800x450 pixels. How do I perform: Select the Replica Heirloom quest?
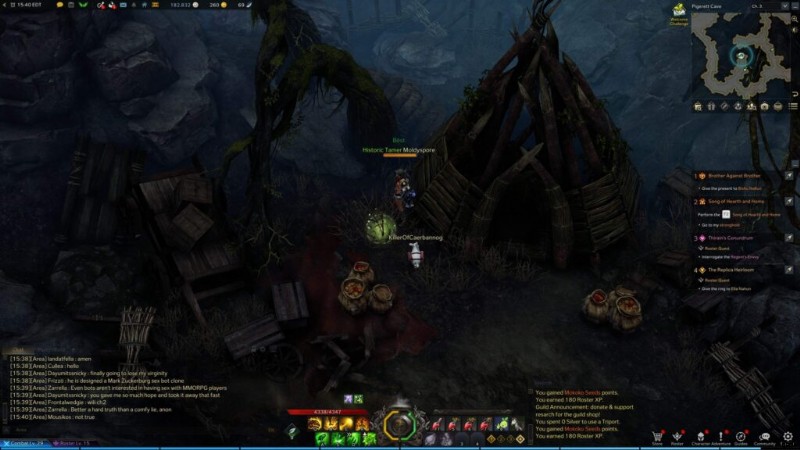tap(738, 270)
